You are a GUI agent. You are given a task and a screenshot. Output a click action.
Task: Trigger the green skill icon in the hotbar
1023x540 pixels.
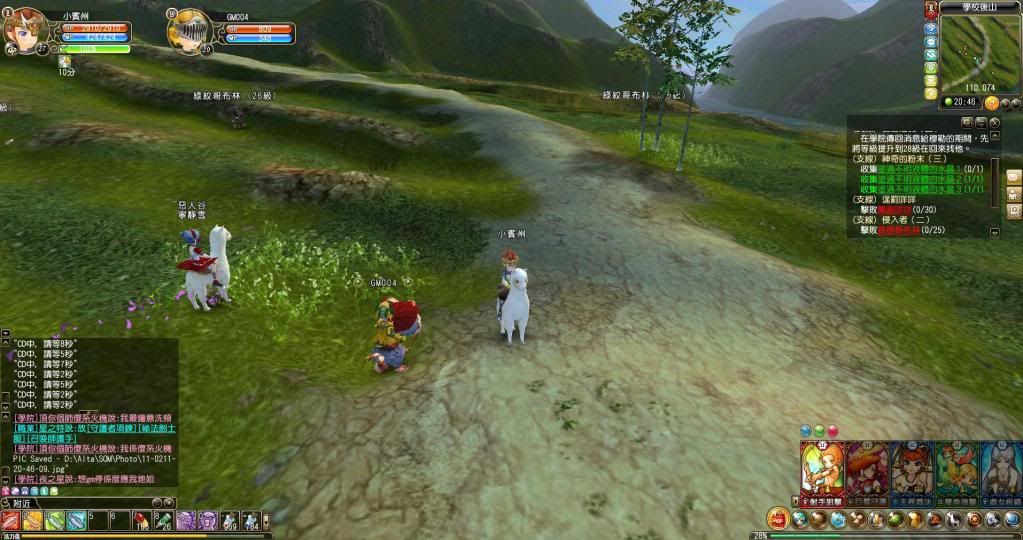55,520
